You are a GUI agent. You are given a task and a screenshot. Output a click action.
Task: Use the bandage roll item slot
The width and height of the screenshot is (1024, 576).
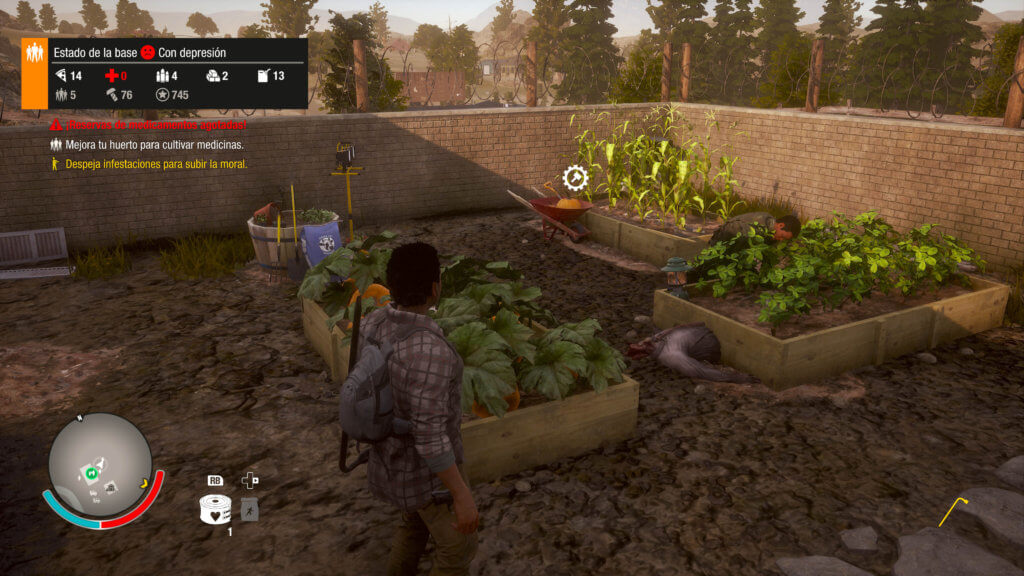215,510
